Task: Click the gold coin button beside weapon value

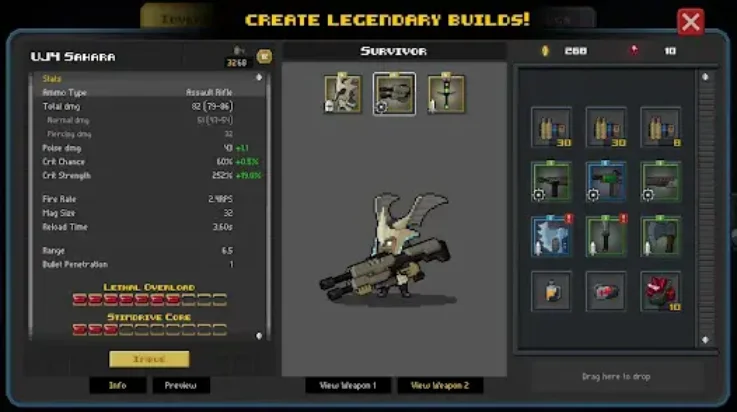Action: tap(264, 57)
